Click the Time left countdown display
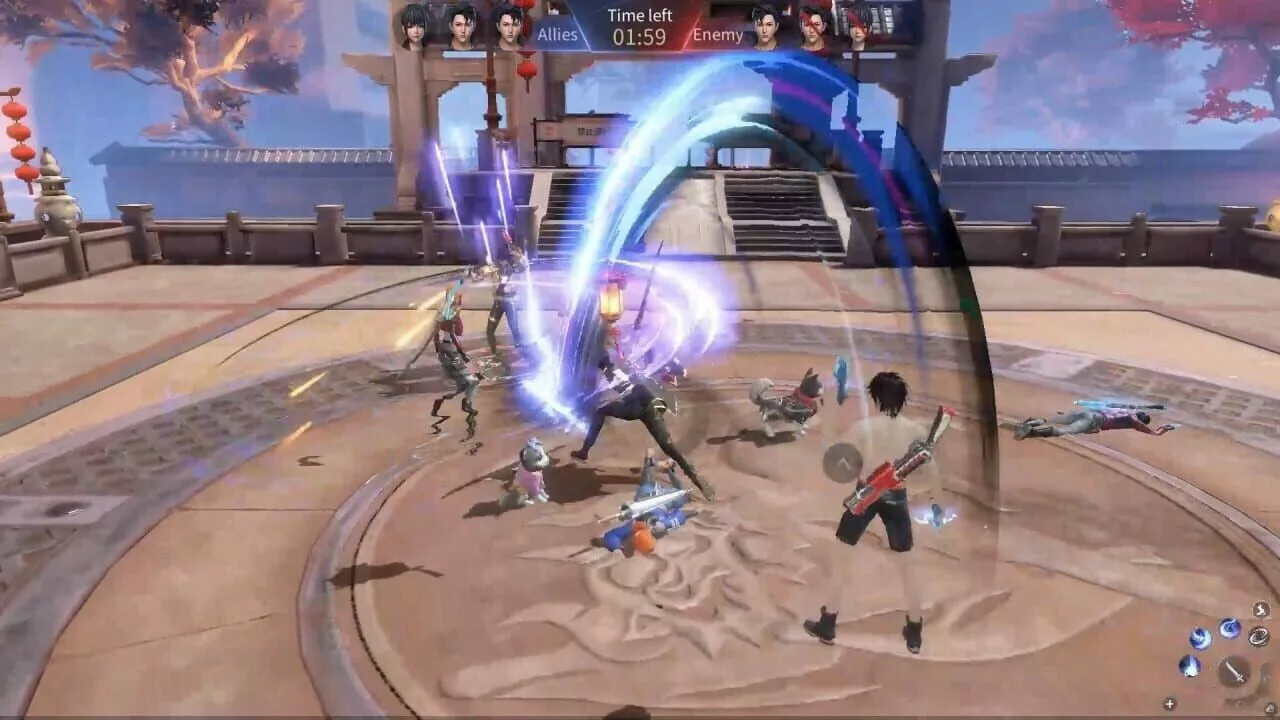 [640, 25]
